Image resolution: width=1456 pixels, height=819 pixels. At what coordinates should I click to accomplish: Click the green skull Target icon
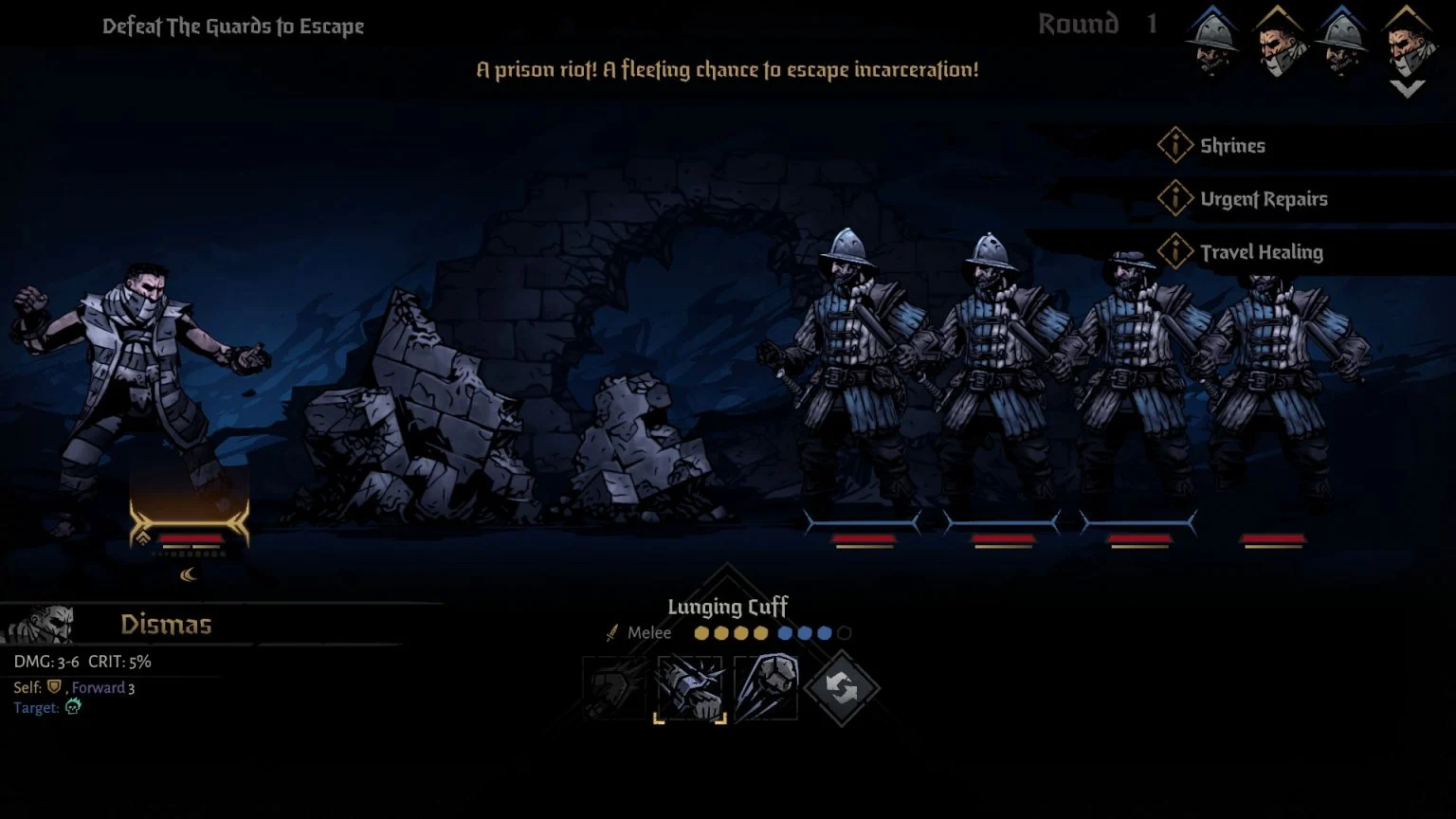(x=73, y=707)
